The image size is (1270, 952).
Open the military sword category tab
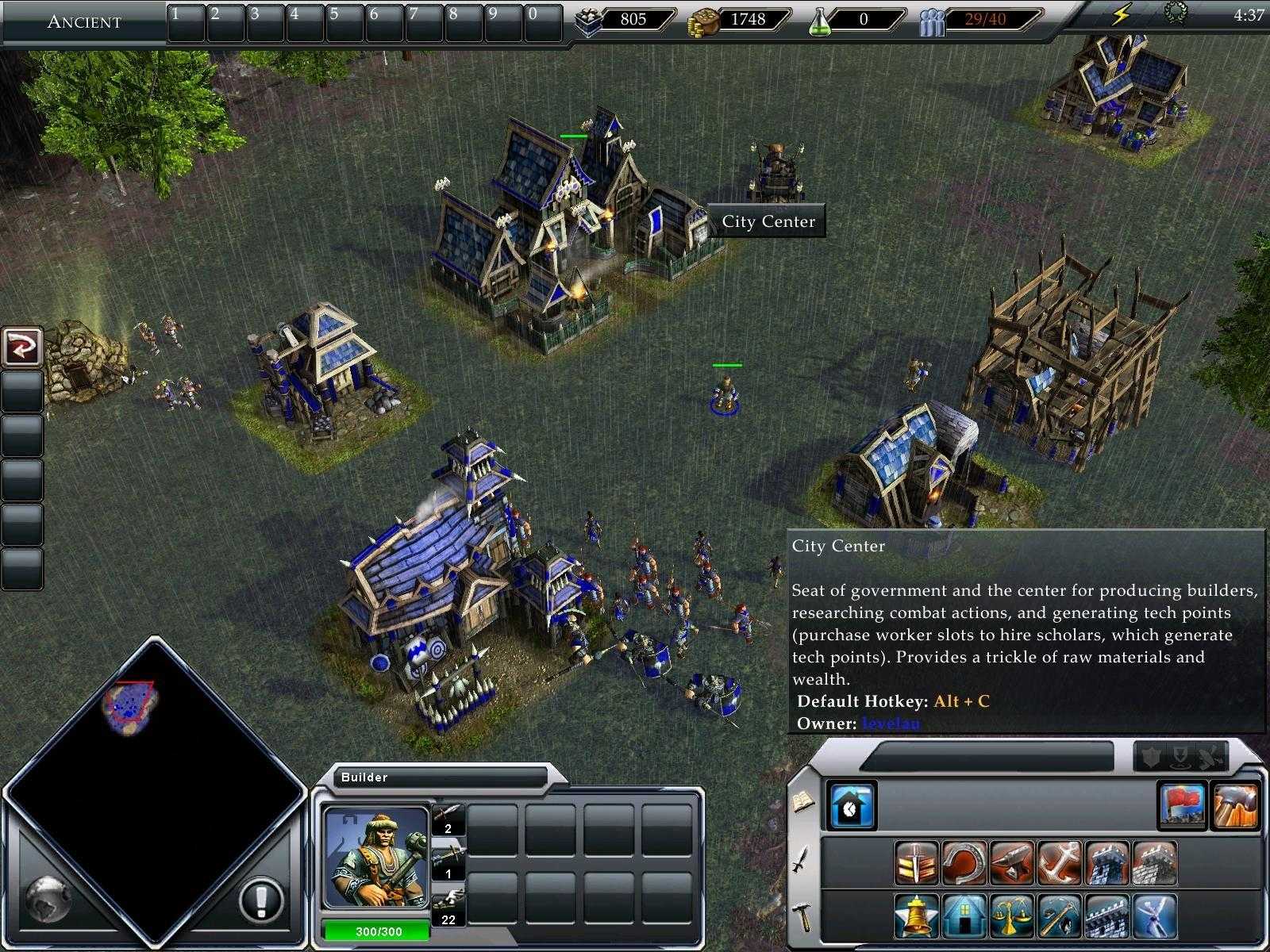[x=801, y=859]
